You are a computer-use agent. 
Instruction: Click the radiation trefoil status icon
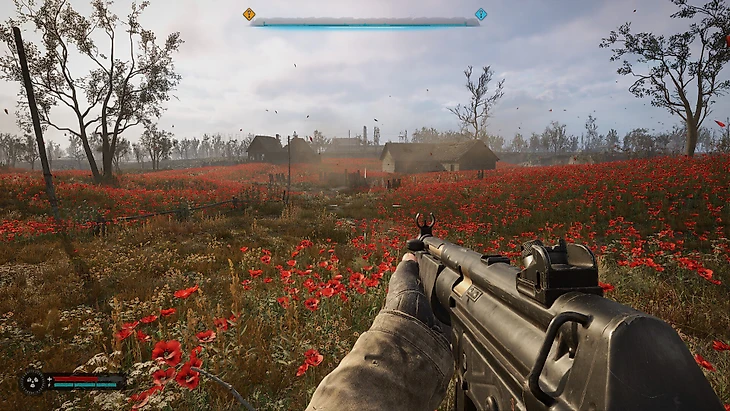click(33, 381)
